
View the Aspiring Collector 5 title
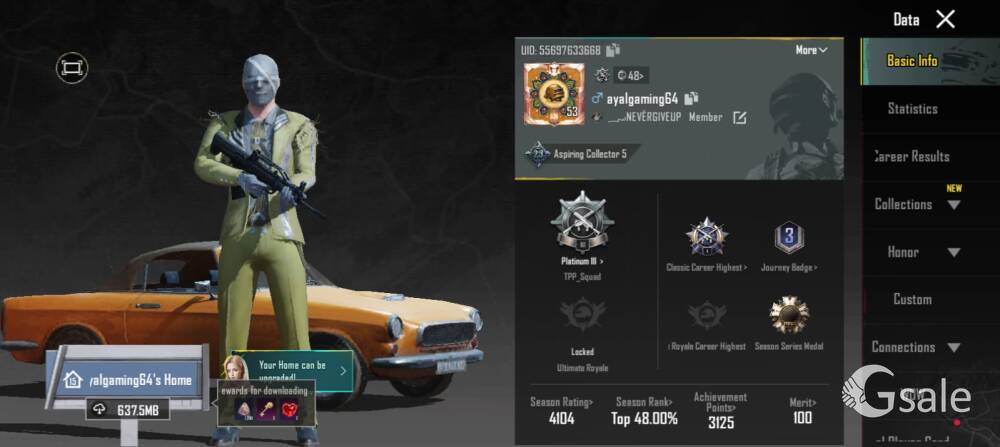(578, 154)
